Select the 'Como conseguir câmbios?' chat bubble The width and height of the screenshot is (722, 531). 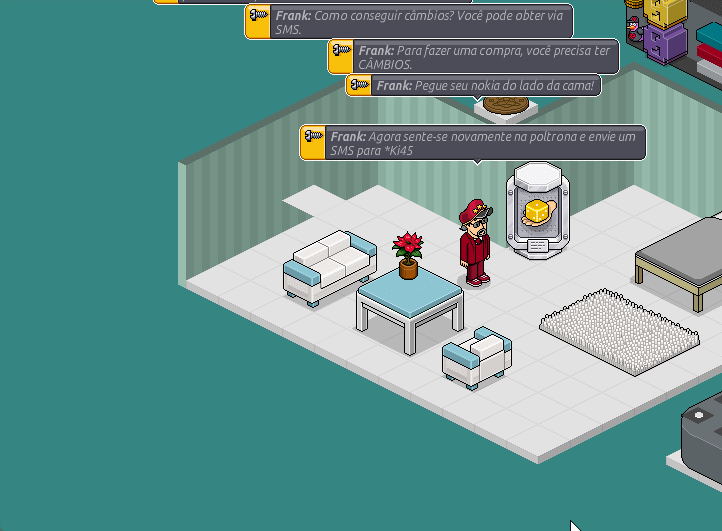pyautogui.click(x=409, y=22)
